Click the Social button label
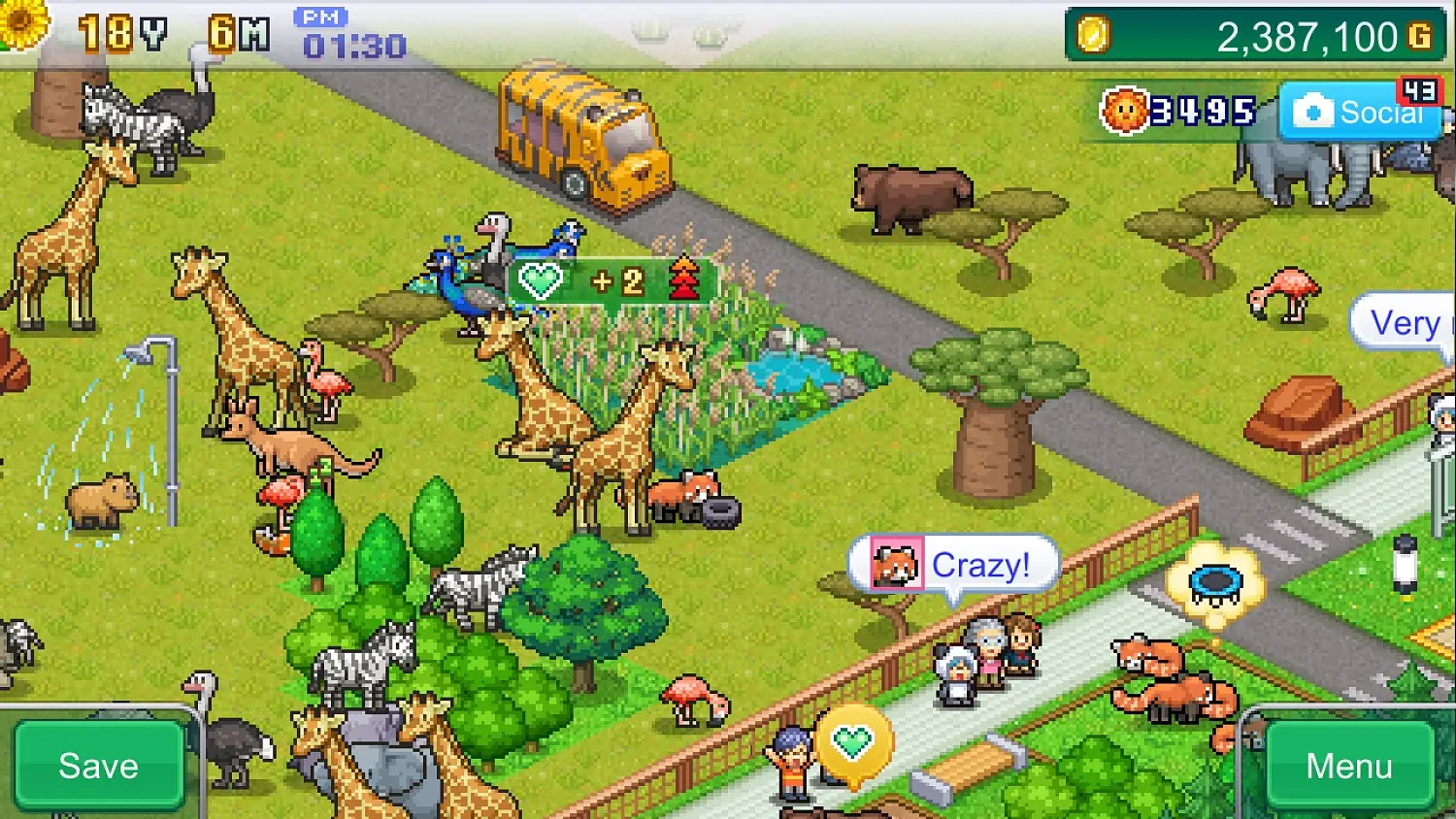 point(1382,111)
